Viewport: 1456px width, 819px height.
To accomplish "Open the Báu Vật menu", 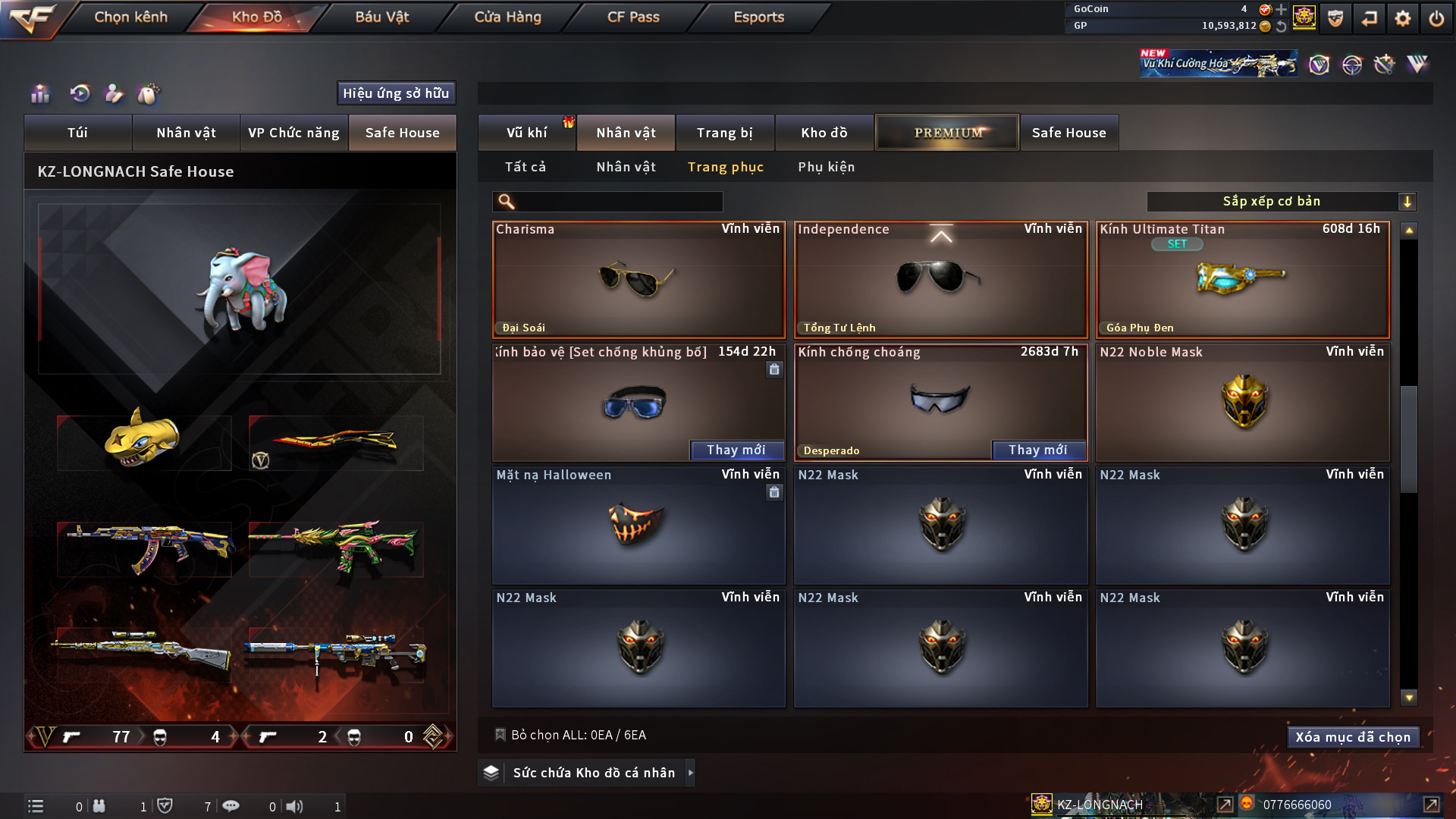I will [381, 17].
